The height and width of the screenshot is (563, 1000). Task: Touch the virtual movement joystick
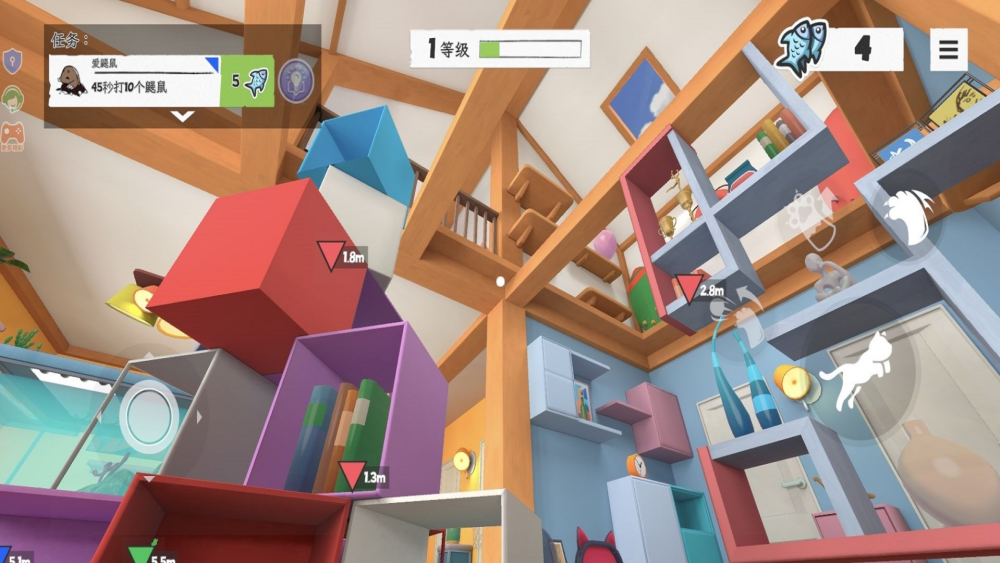(149, 414)
